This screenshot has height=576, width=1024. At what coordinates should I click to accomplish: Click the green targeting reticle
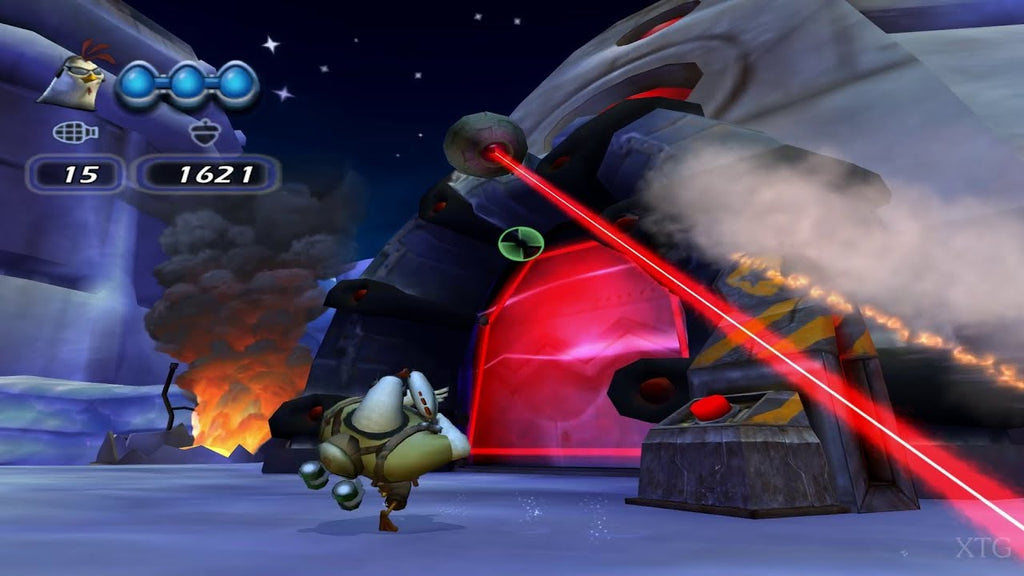point(520,241)
